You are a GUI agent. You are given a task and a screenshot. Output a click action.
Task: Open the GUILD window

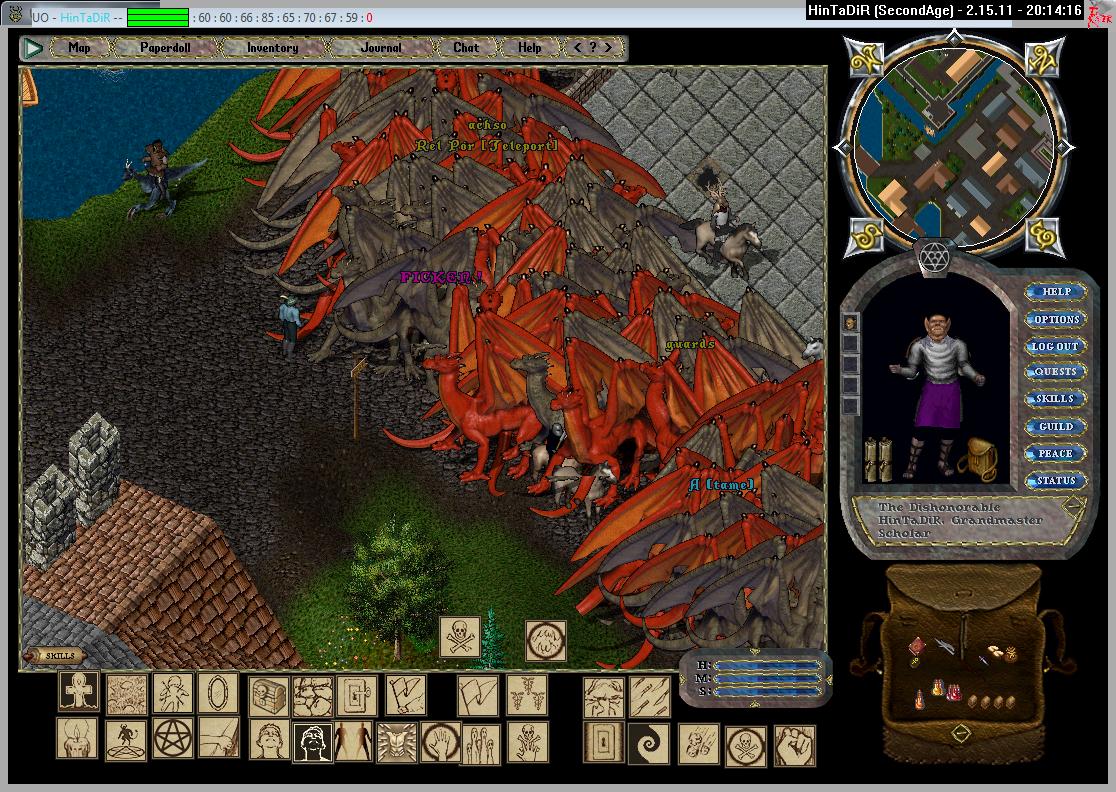click(1056, 426)
